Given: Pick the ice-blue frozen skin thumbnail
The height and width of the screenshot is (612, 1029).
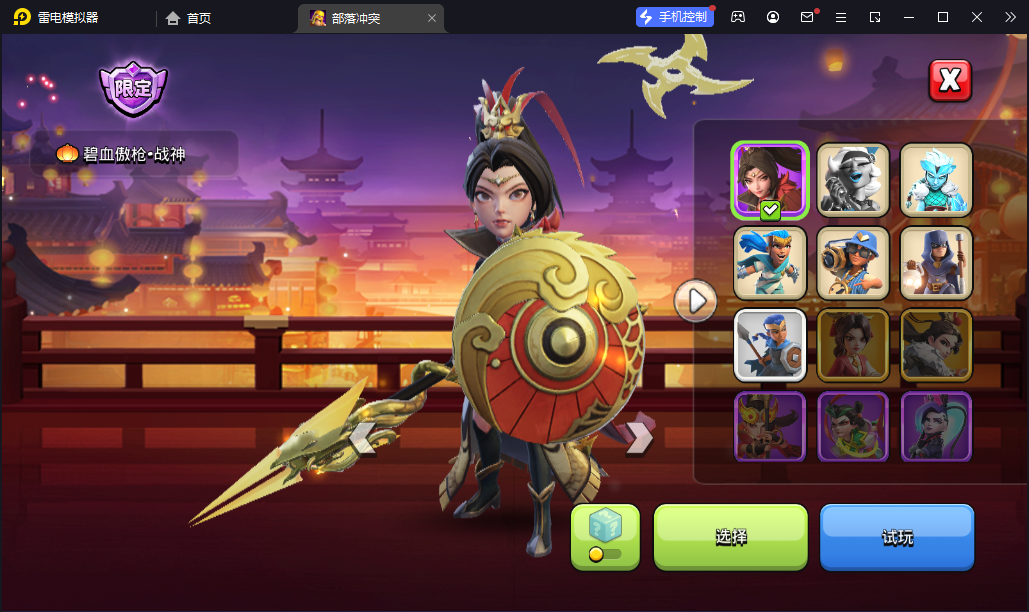Looking at the screenshot, I should click(936, 180).
